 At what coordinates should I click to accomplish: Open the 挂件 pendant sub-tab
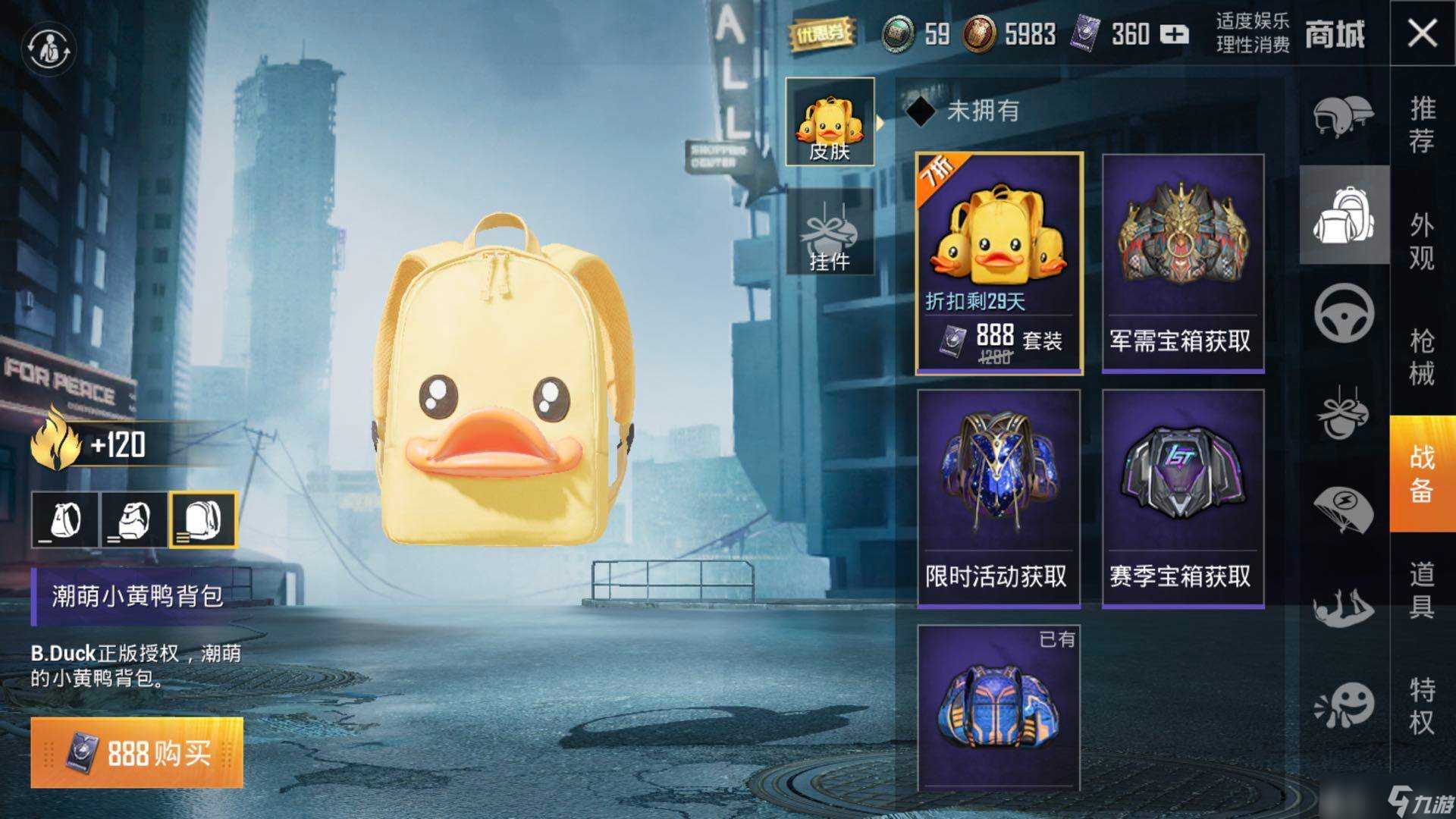(830, 232)
